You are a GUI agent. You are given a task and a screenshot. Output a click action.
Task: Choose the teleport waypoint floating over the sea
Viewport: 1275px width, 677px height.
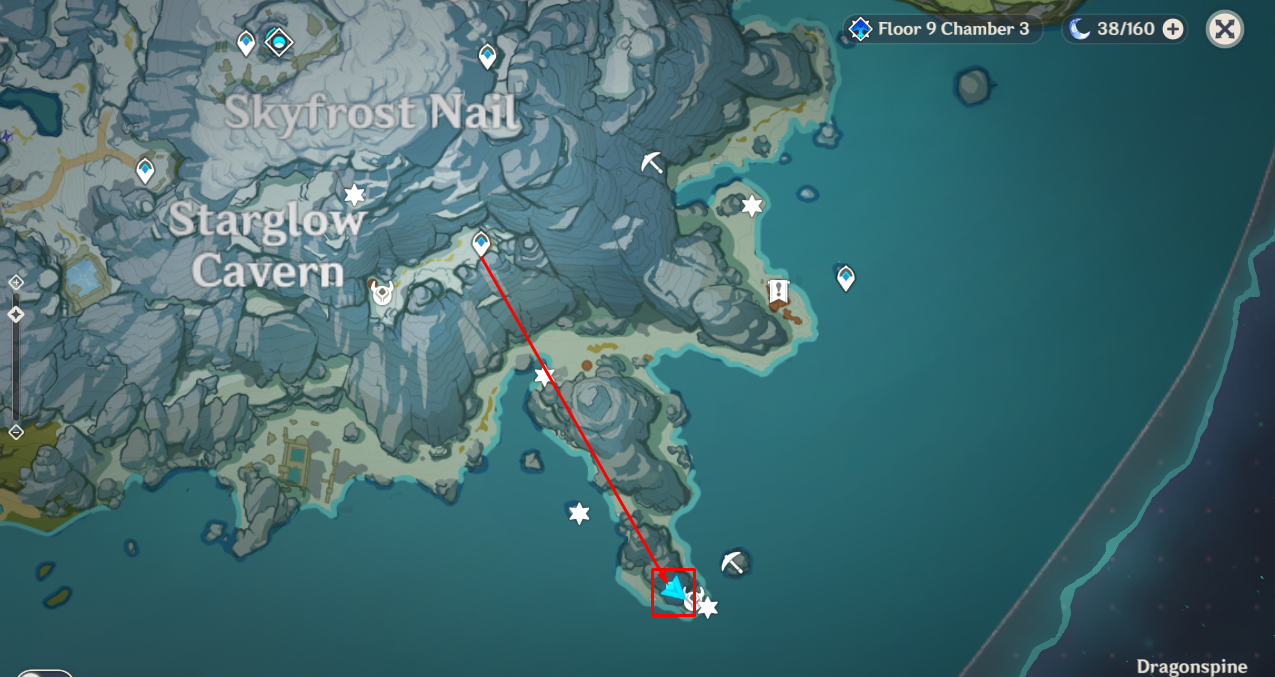point(846,277)
